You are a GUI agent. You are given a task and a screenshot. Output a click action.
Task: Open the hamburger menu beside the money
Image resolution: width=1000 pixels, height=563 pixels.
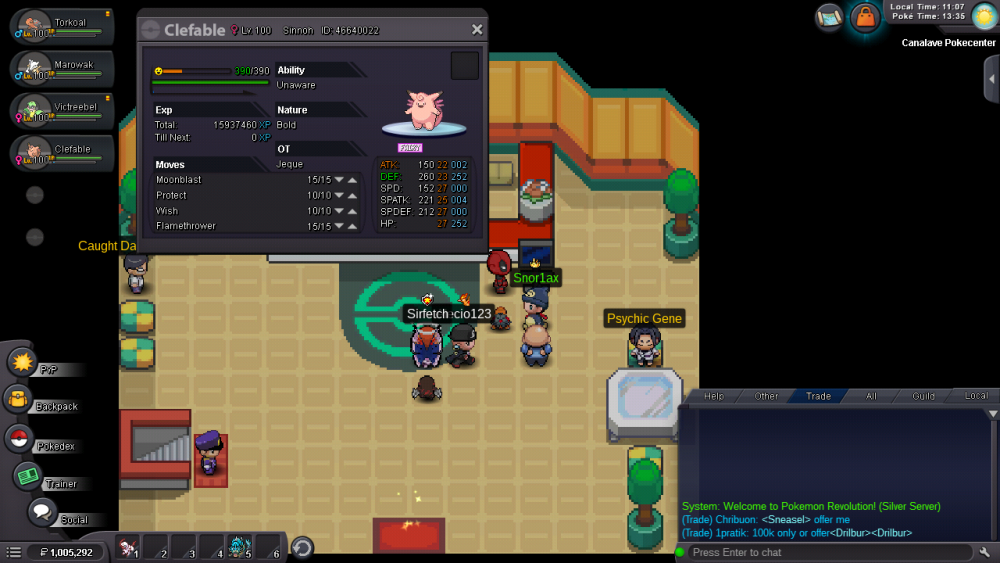[x=14, y=552]
